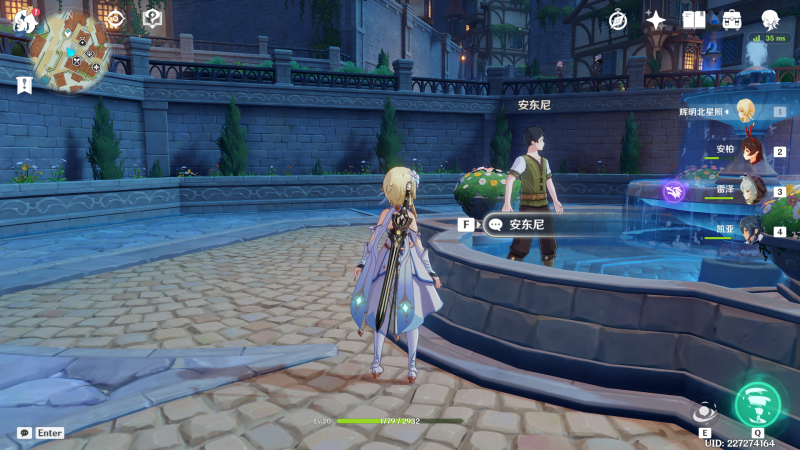Switch to party member 安柏
800x450 pixels.
752,151
